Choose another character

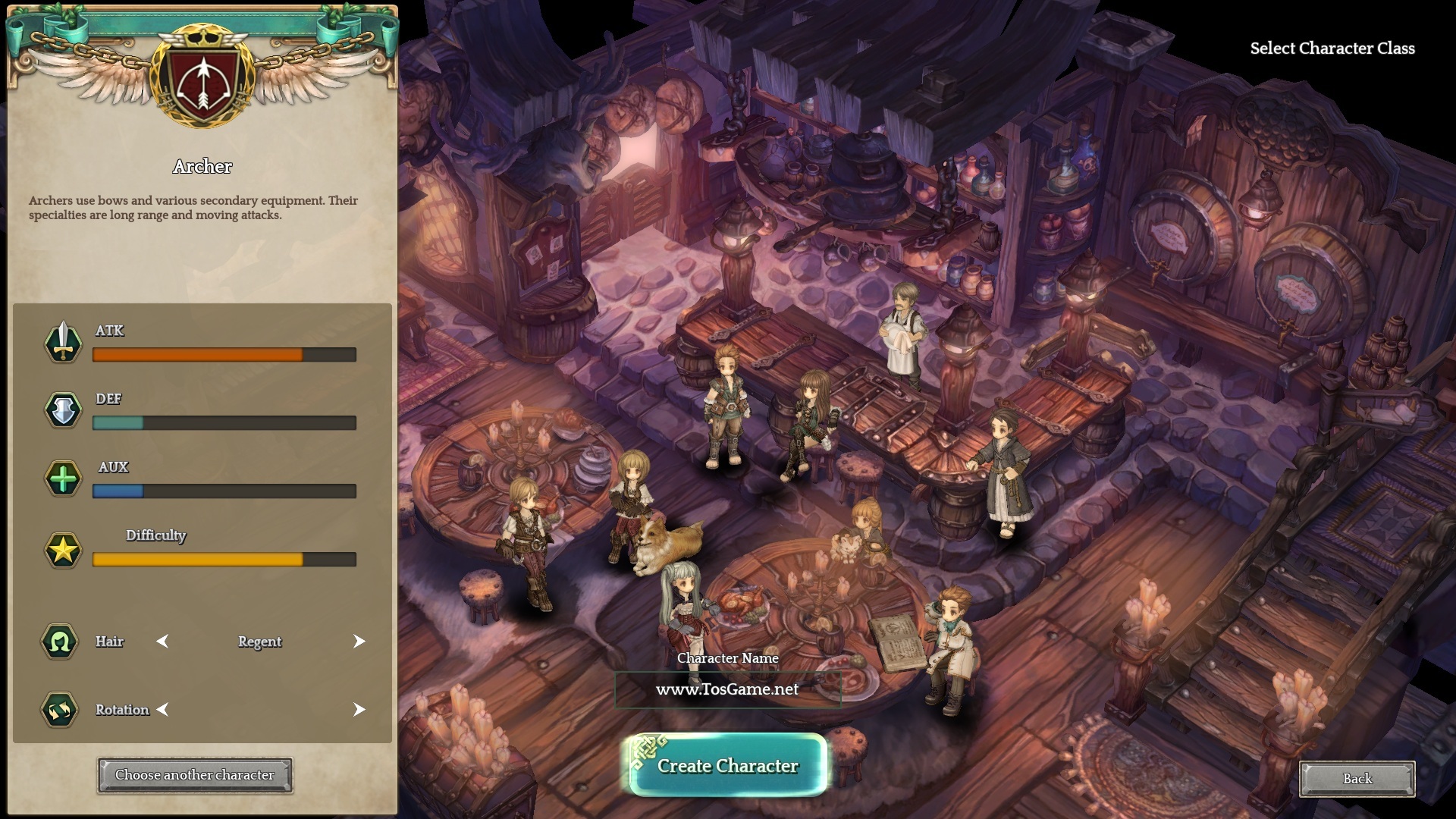tap(195, 775)
